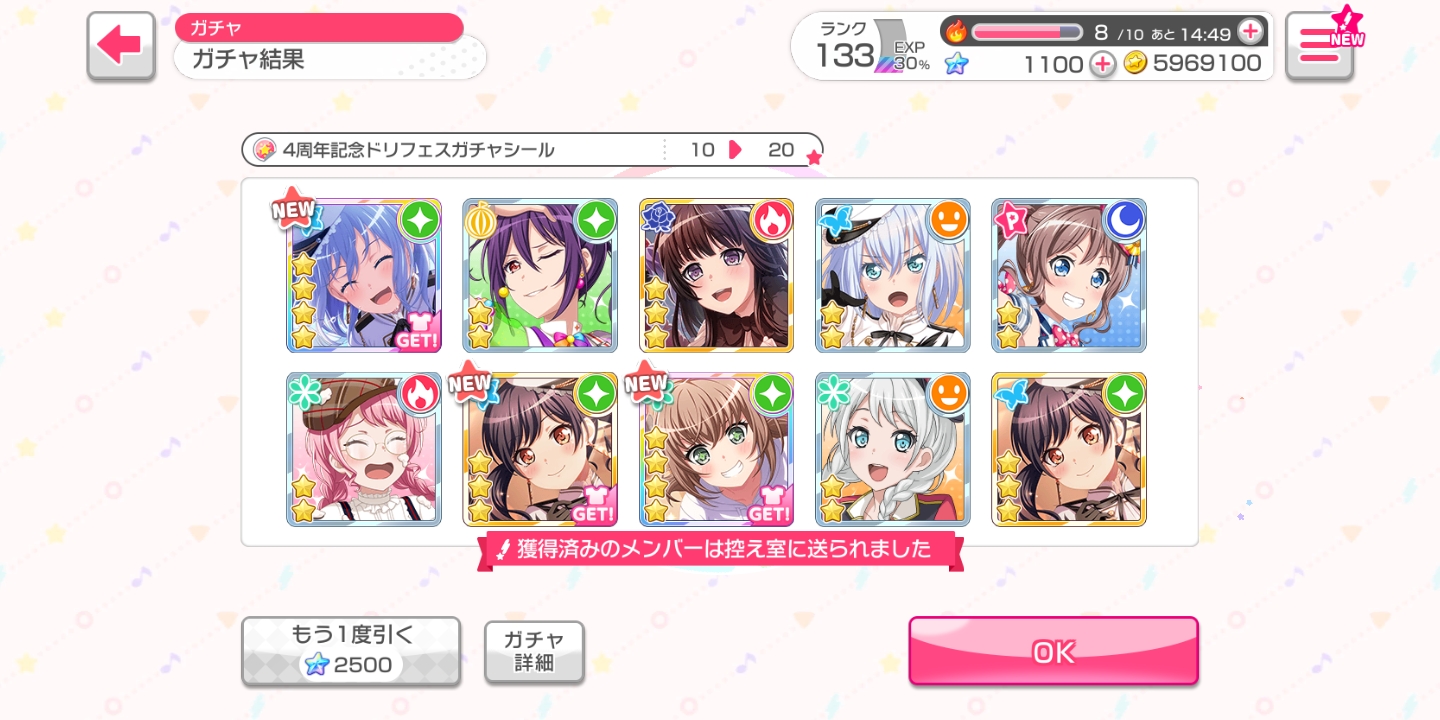Open the hamburger menu marked NEW
This screenshot has height=720, width=1440.
point(1319,46)
